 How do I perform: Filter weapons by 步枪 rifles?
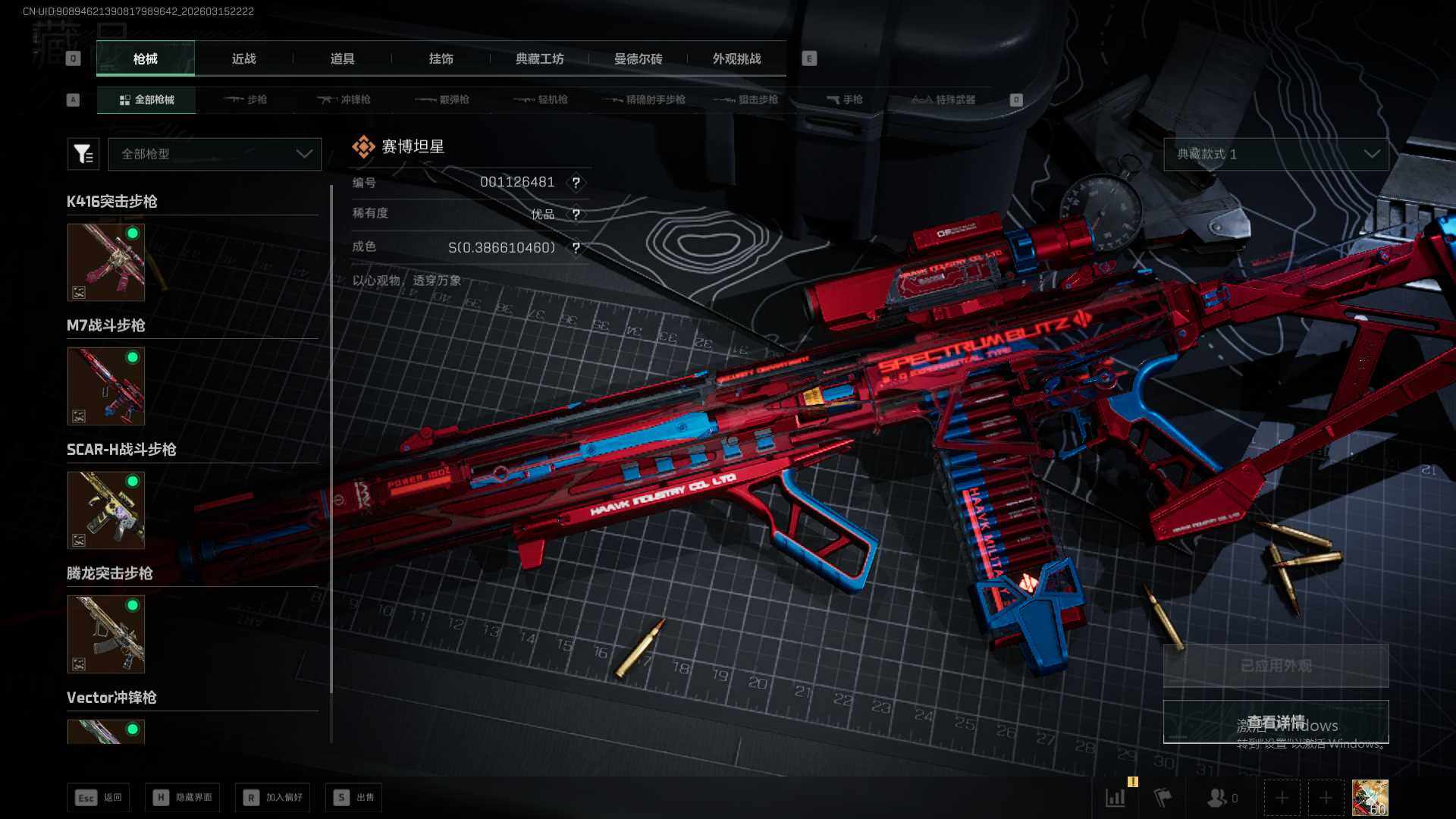pyautogui.click(x=246, y=99)
